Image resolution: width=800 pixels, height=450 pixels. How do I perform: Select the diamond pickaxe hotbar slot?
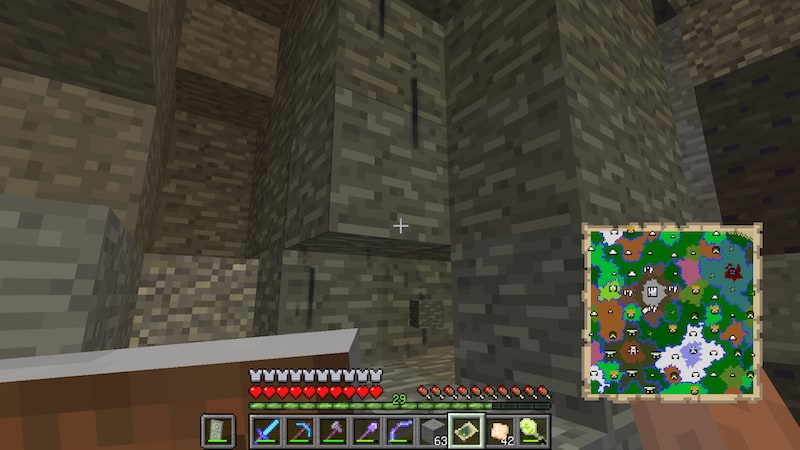point(299,431)
